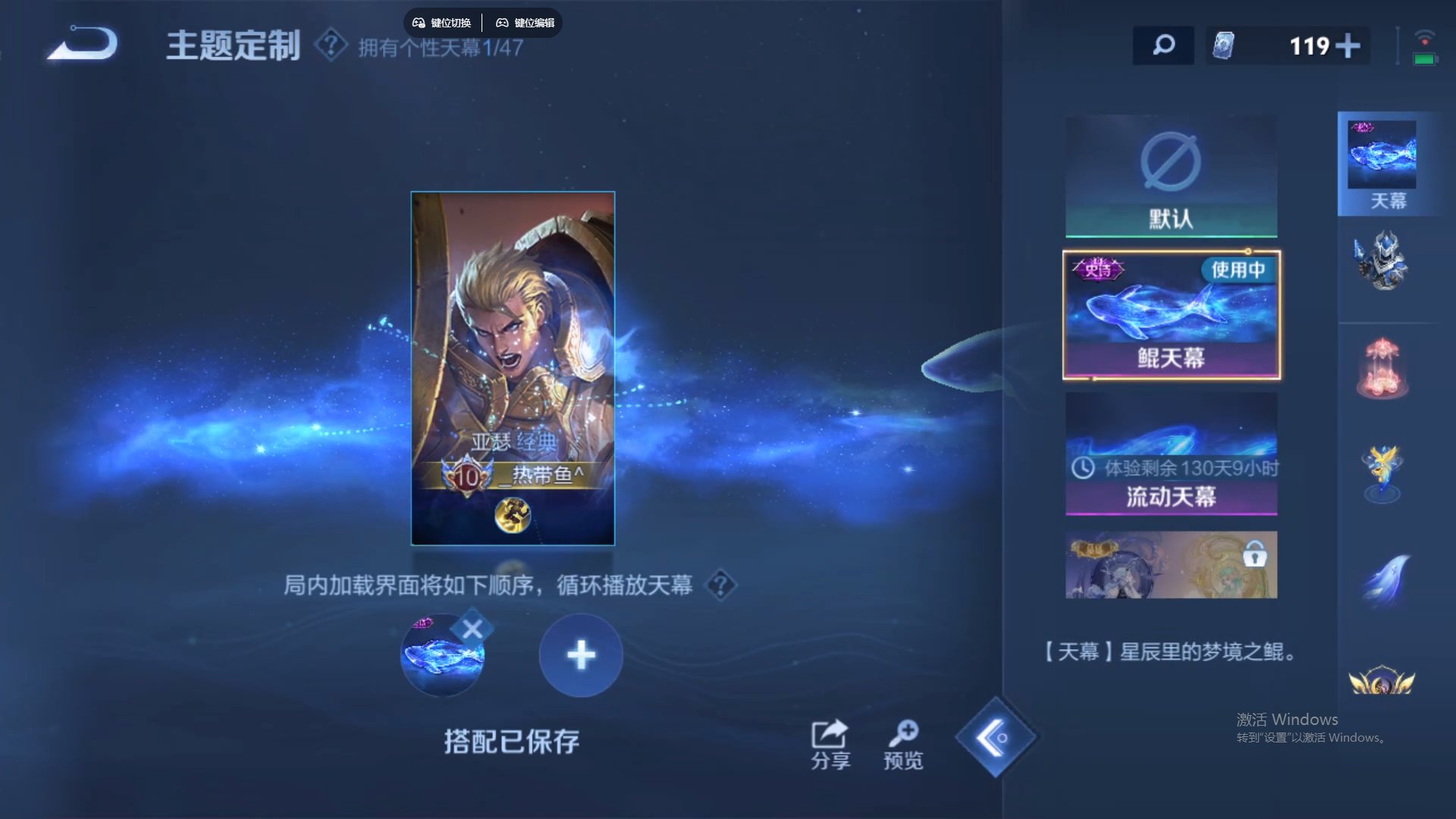Select the 默认 default sky option
The width and height of the screenshot is (1456, 819).
point(1169,174)
